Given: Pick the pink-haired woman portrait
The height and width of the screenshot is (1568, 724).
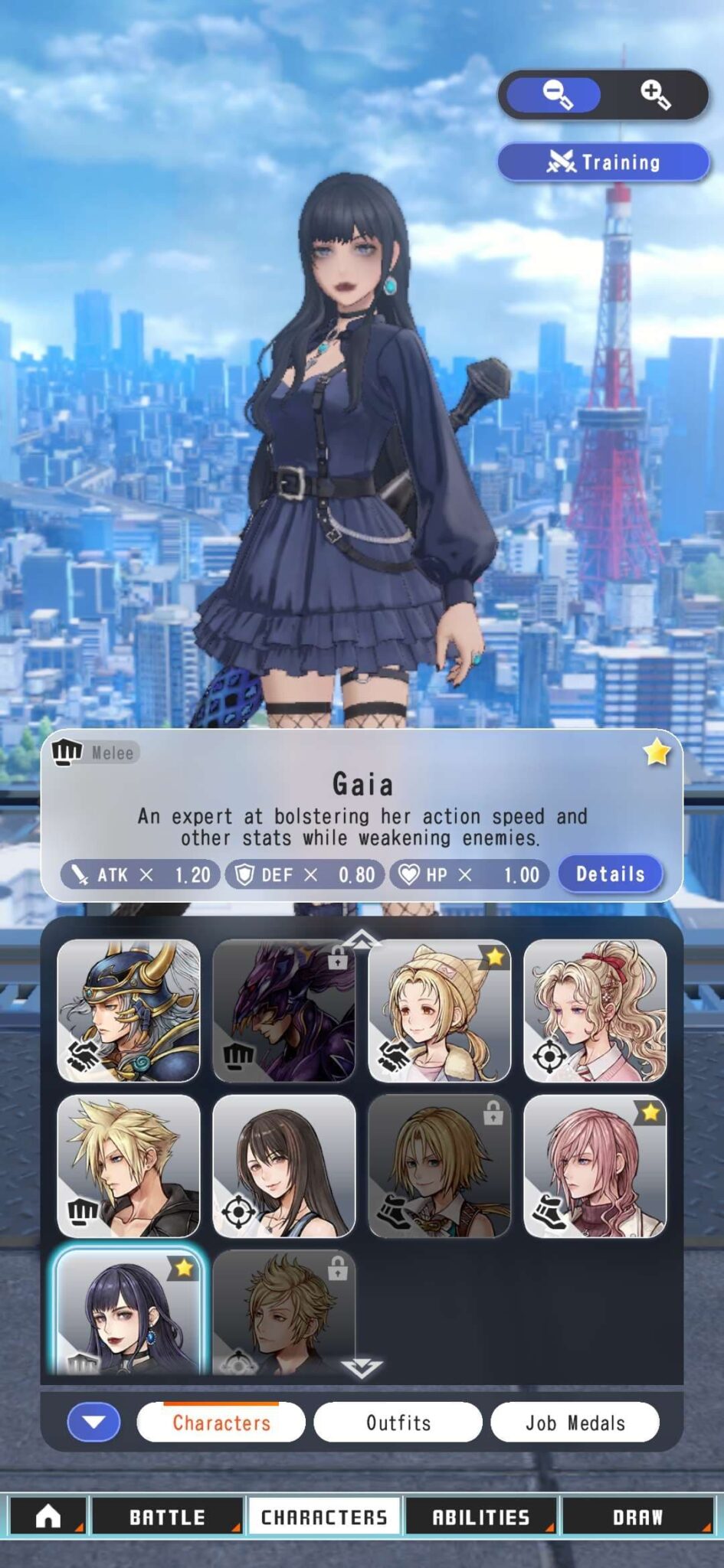Looking at the screenshot, I should [595, 1166].
